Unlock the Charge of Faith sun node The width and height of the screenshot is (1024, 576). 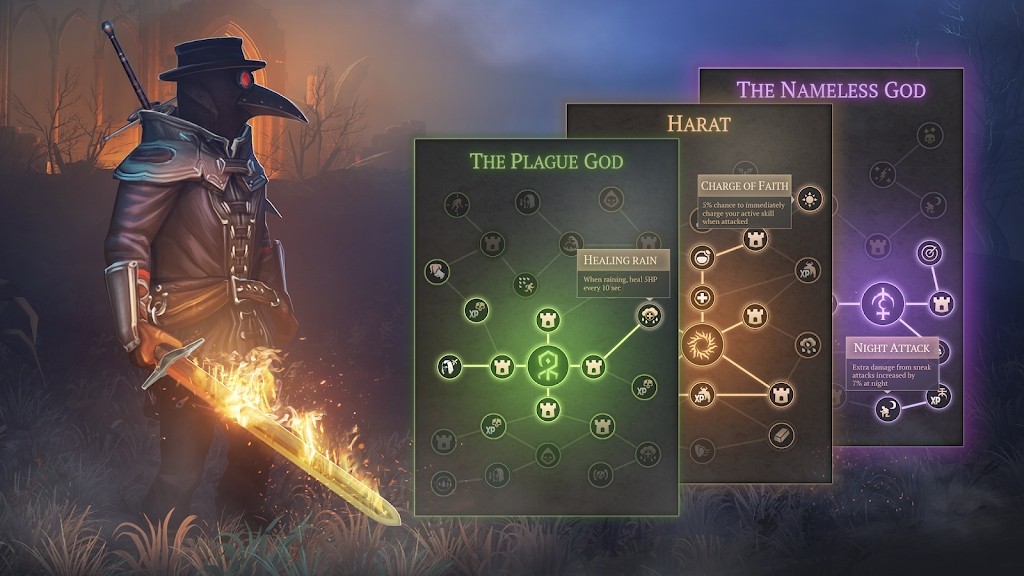[810, 197]
